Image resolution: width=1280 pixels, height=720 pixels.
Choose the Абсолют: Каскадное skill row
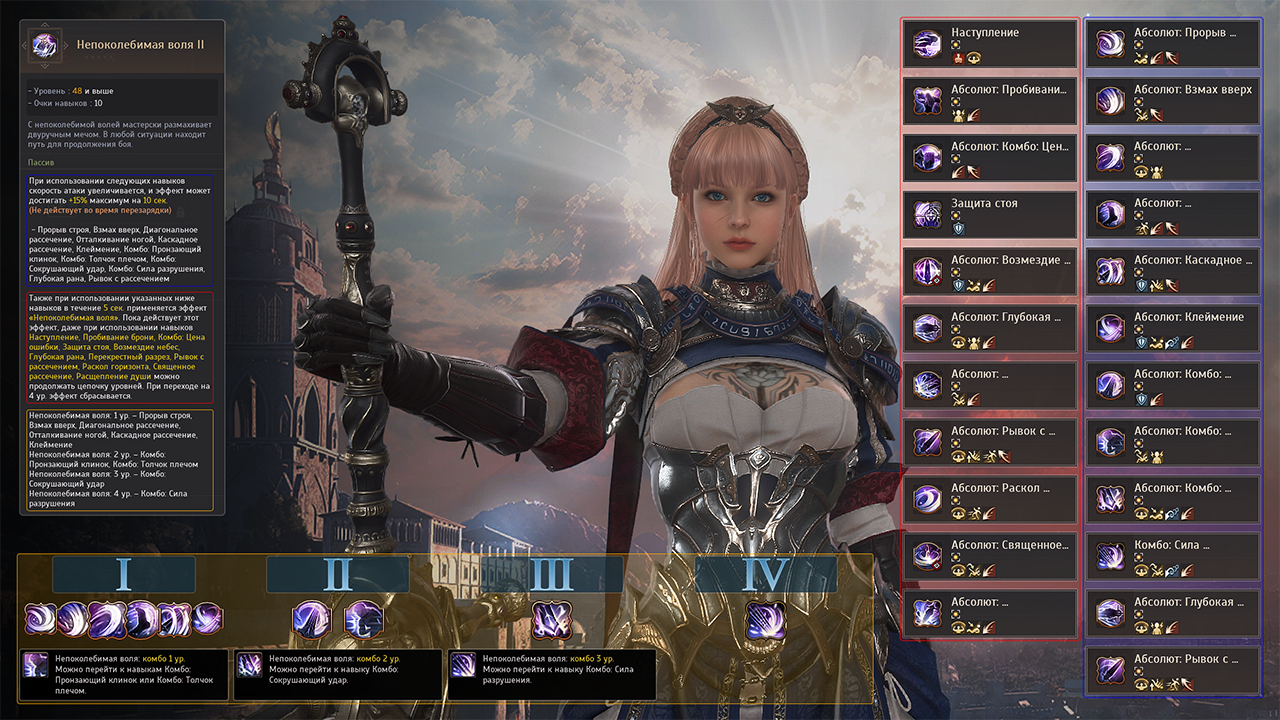[1173, 272]
